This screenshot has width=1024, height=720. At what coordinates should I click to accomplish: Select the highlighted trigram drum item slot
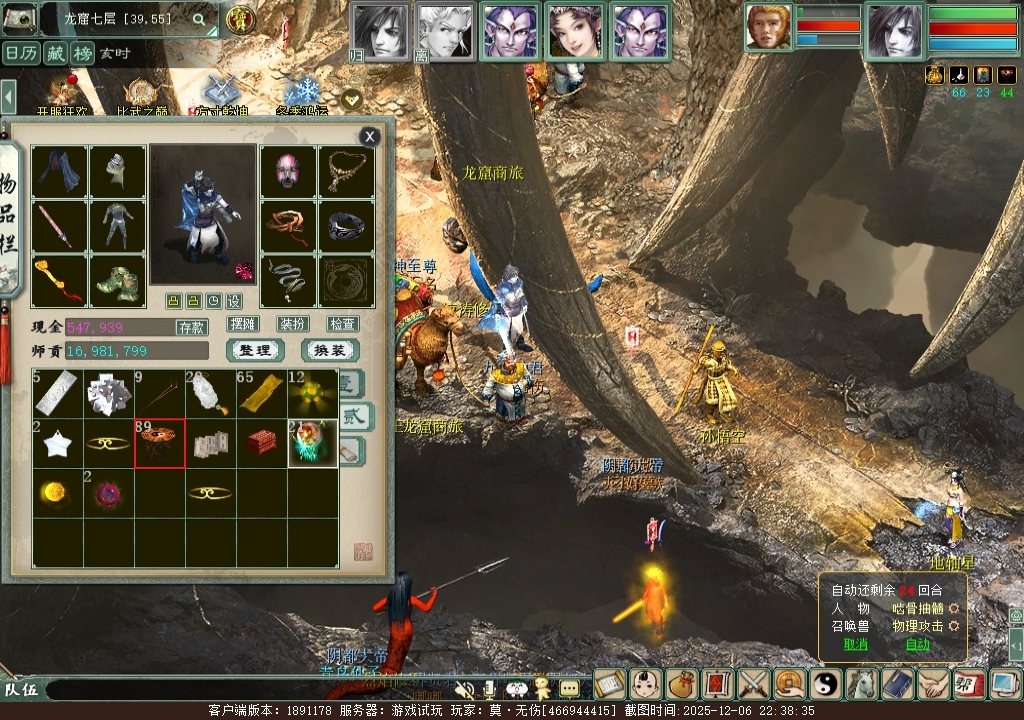[160, 443]
